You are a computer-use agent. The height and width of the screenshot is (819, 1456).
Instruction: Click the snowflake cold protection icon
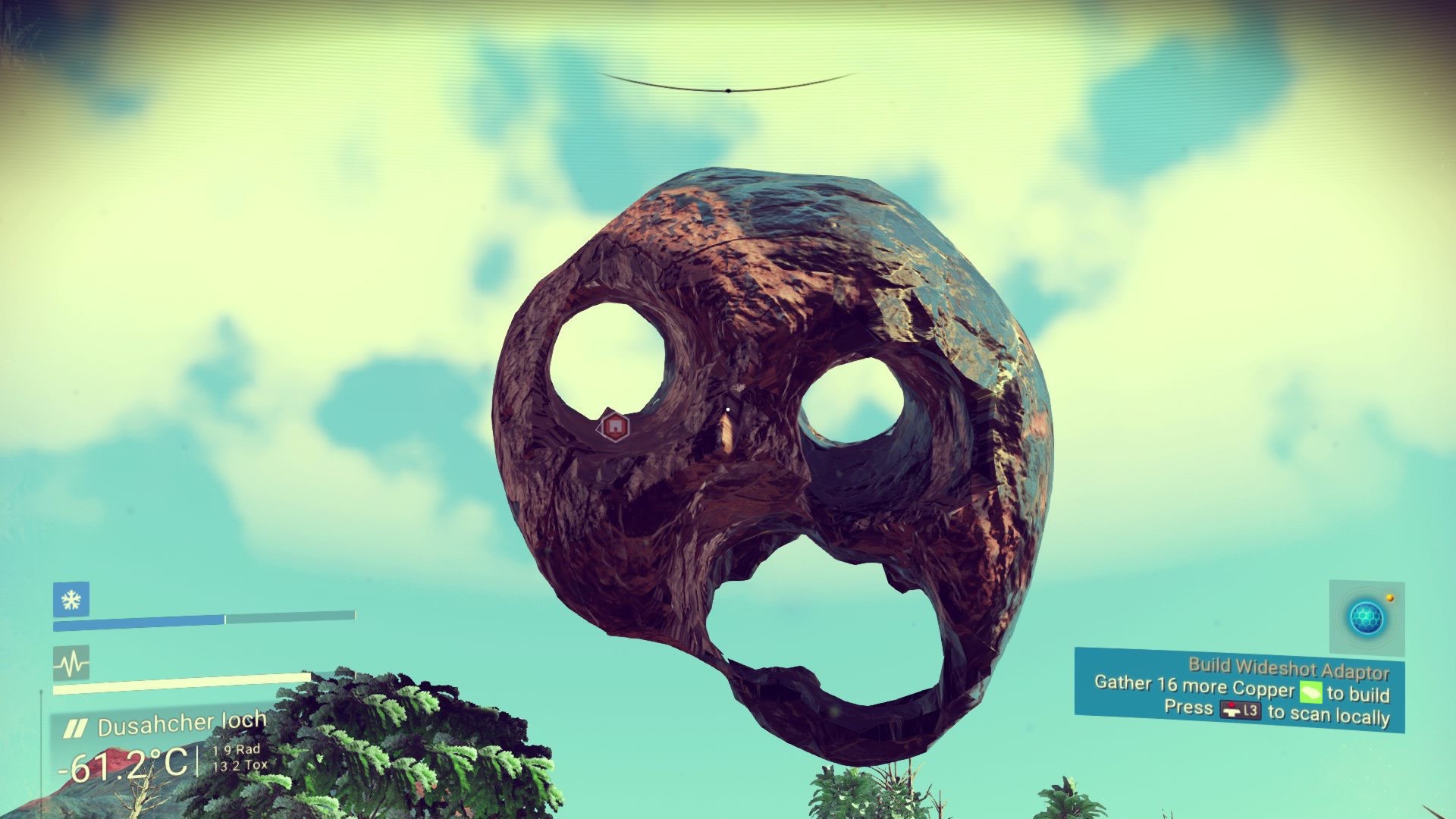click(71, 600)
